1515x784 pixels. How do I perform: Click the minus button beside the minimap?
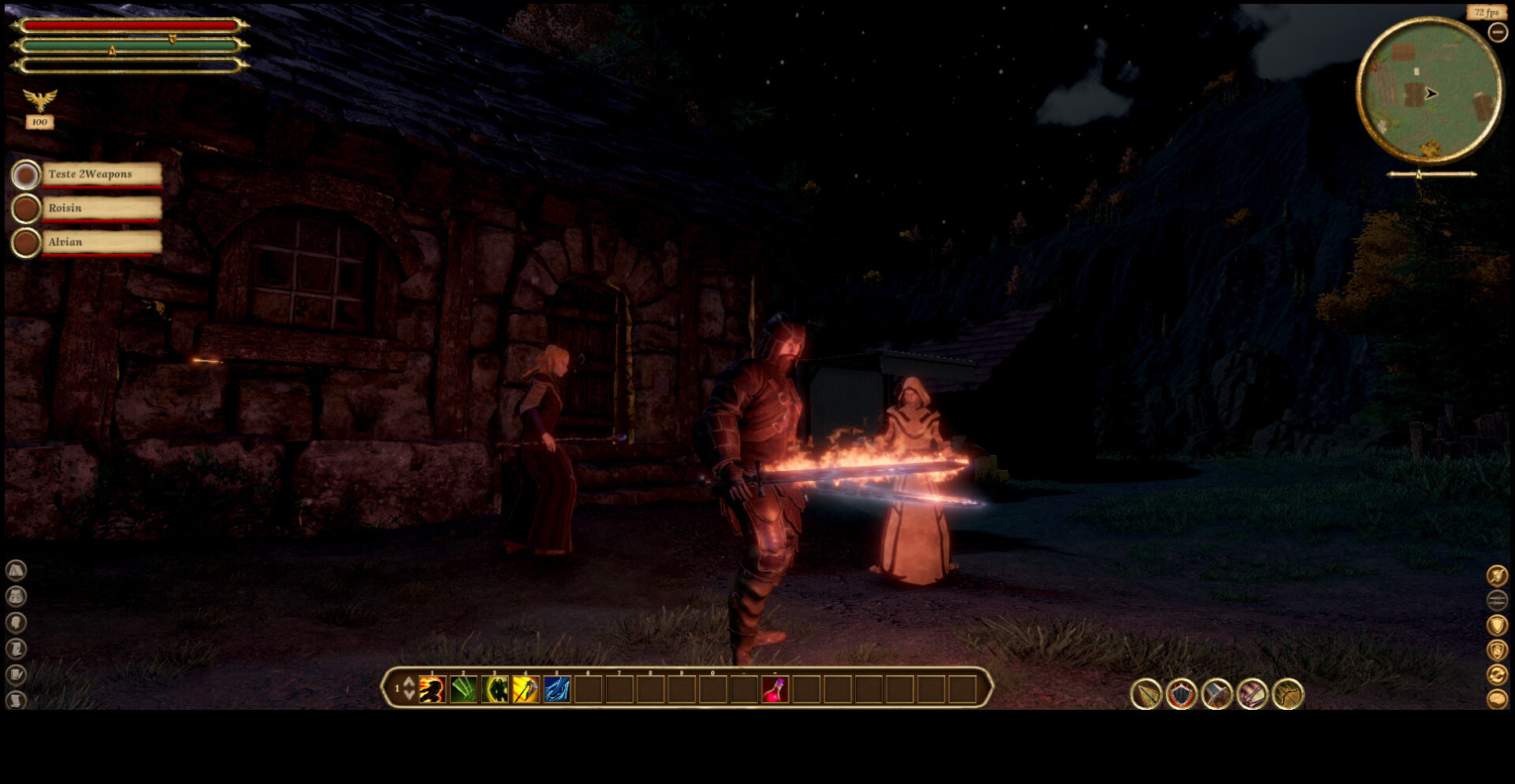1497,32
